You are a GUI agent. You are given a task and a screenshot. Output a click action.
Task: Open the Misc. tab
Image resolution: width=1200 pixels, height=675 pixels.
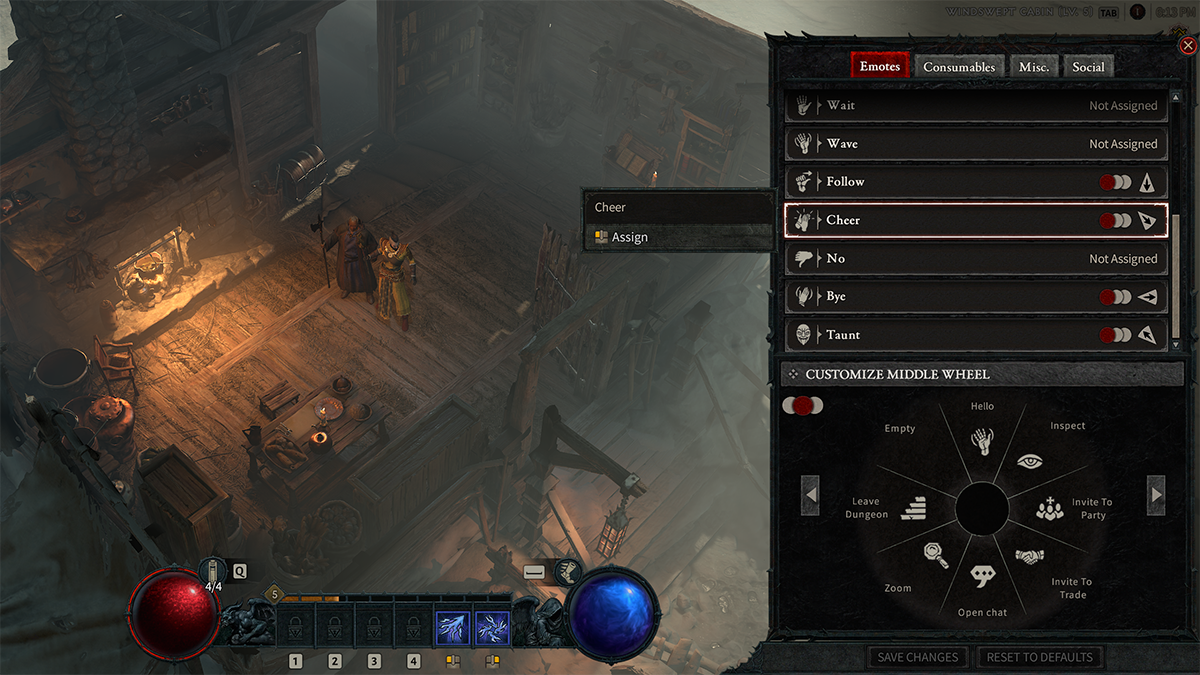click(x=1034, y=67)
